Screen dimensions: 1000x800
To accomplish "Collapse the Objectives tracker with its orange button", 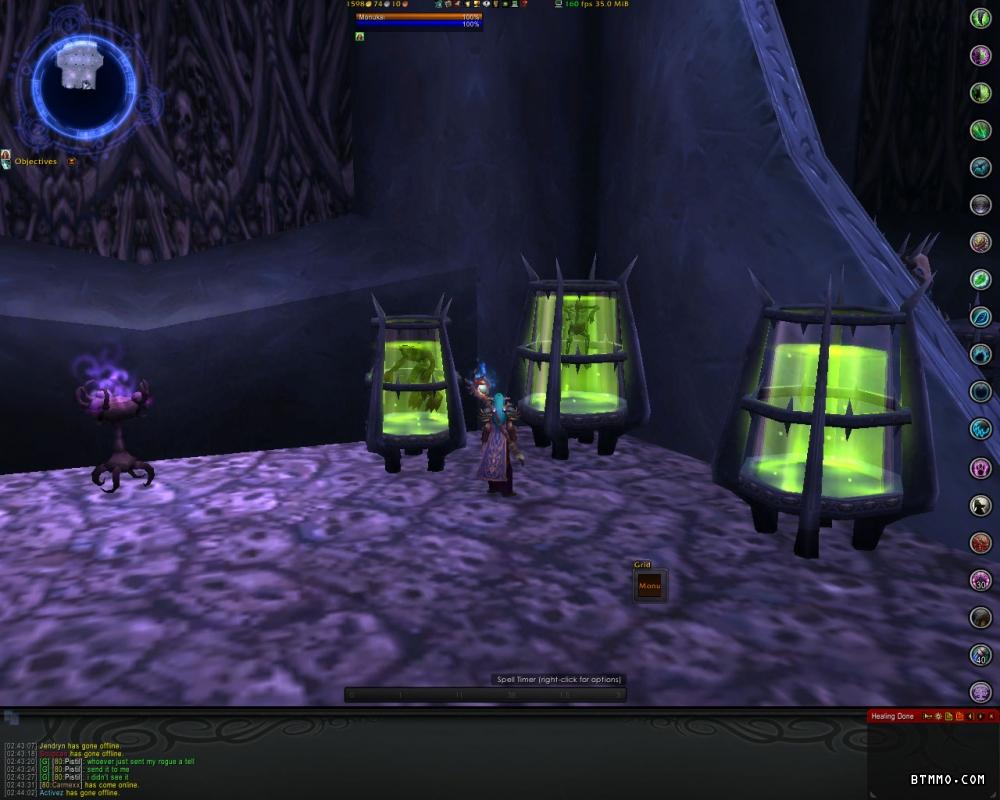I will coord(72,161).
